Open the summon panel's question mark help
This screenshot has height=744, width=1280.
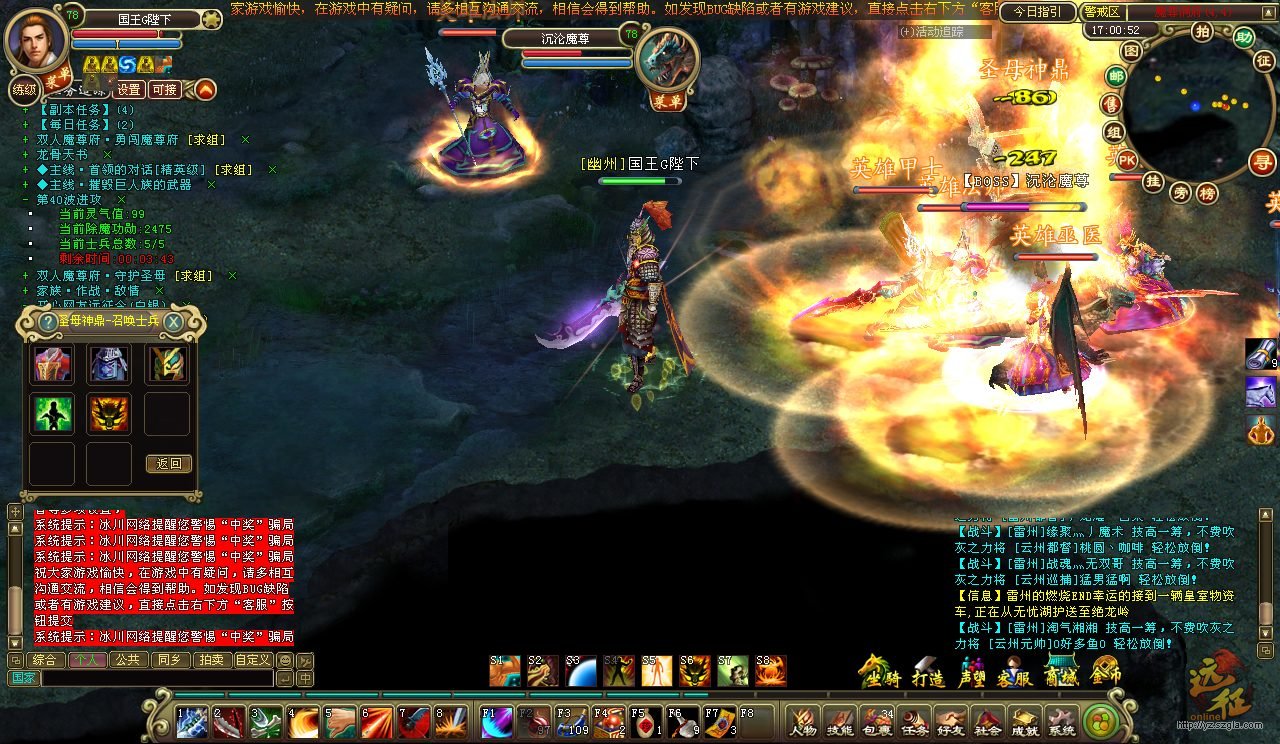click(x=47, y=322)
